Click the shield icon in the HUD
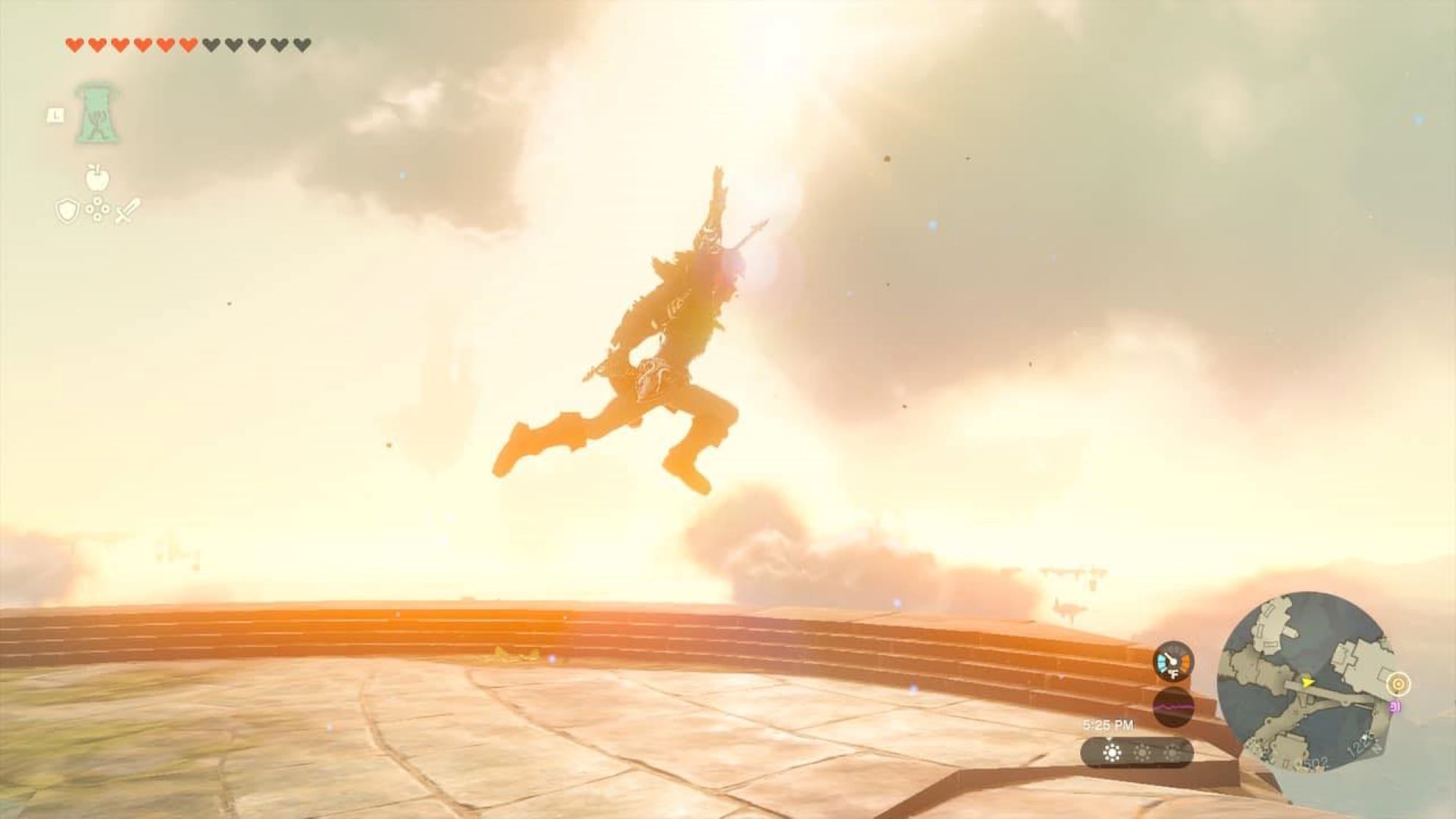 [x=66, y=210]
